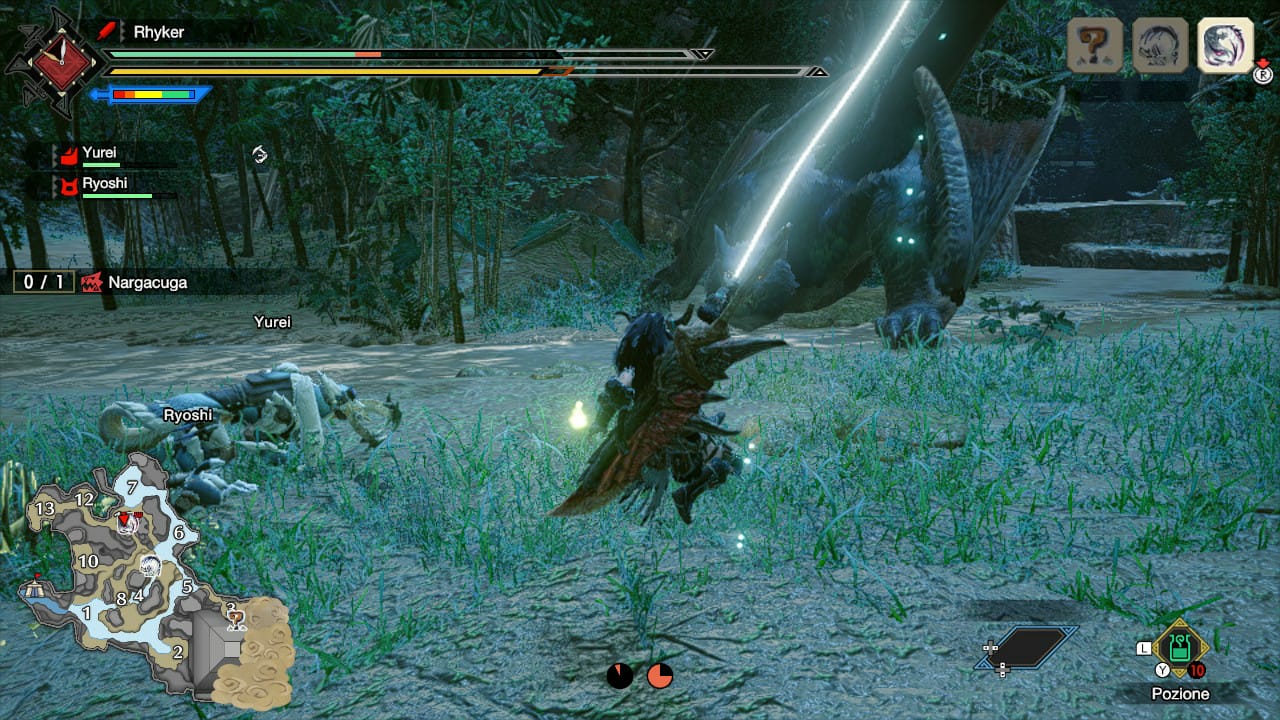Toggle the L button item bar prompt
Image resolution: width=1280 pixels, height=720 pixels.
tap(1142, 648)
